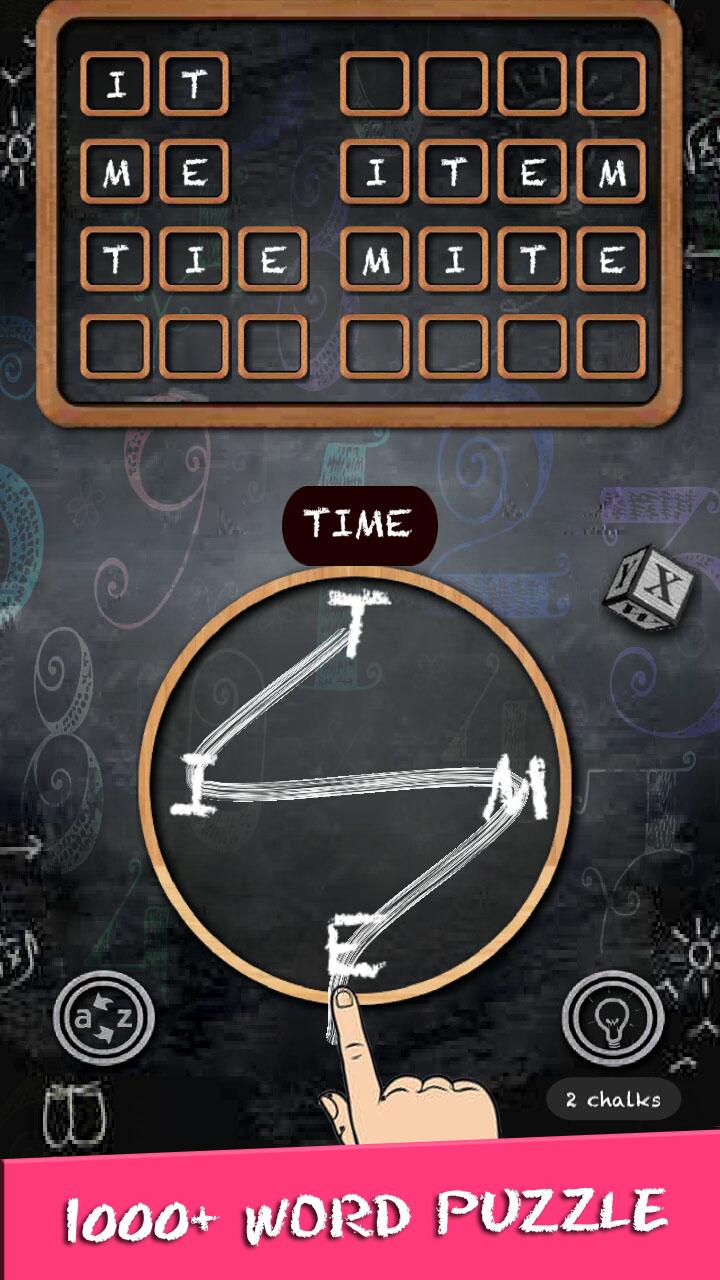Use the lightbulb hint button
The image size is (720, 1280).
(x=612, y=1018)
